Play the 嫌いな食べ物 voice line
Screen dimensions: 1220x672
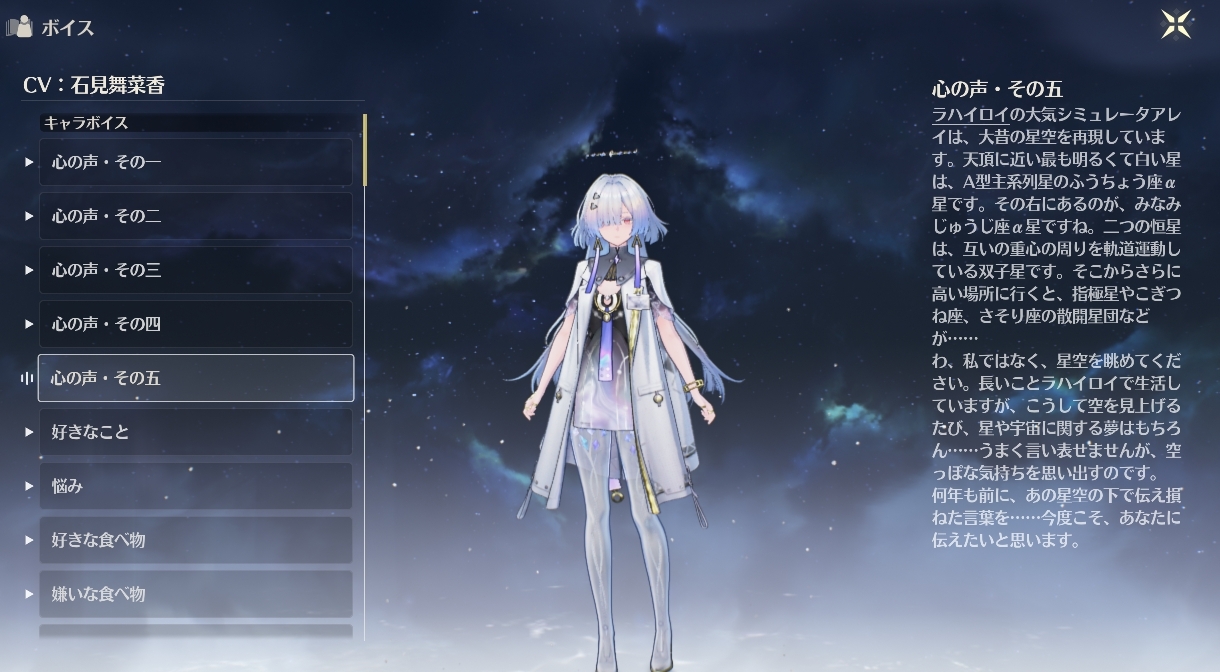pyautogui.click(x=195, y=594)
